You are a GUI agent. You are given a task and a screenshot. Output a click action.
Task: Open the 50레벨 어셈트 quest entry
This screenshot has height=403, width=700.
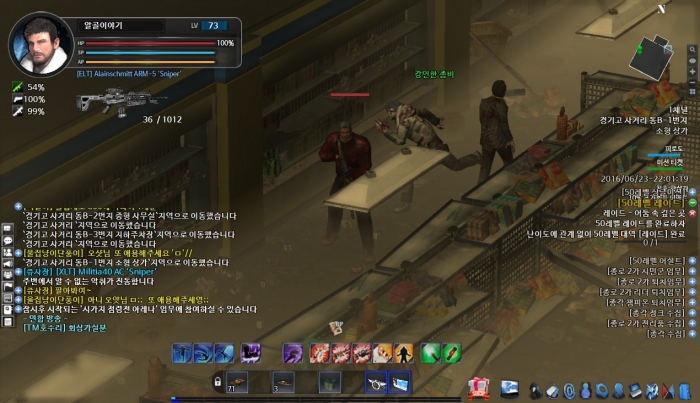pyautogui.click(x=658, y=261)
